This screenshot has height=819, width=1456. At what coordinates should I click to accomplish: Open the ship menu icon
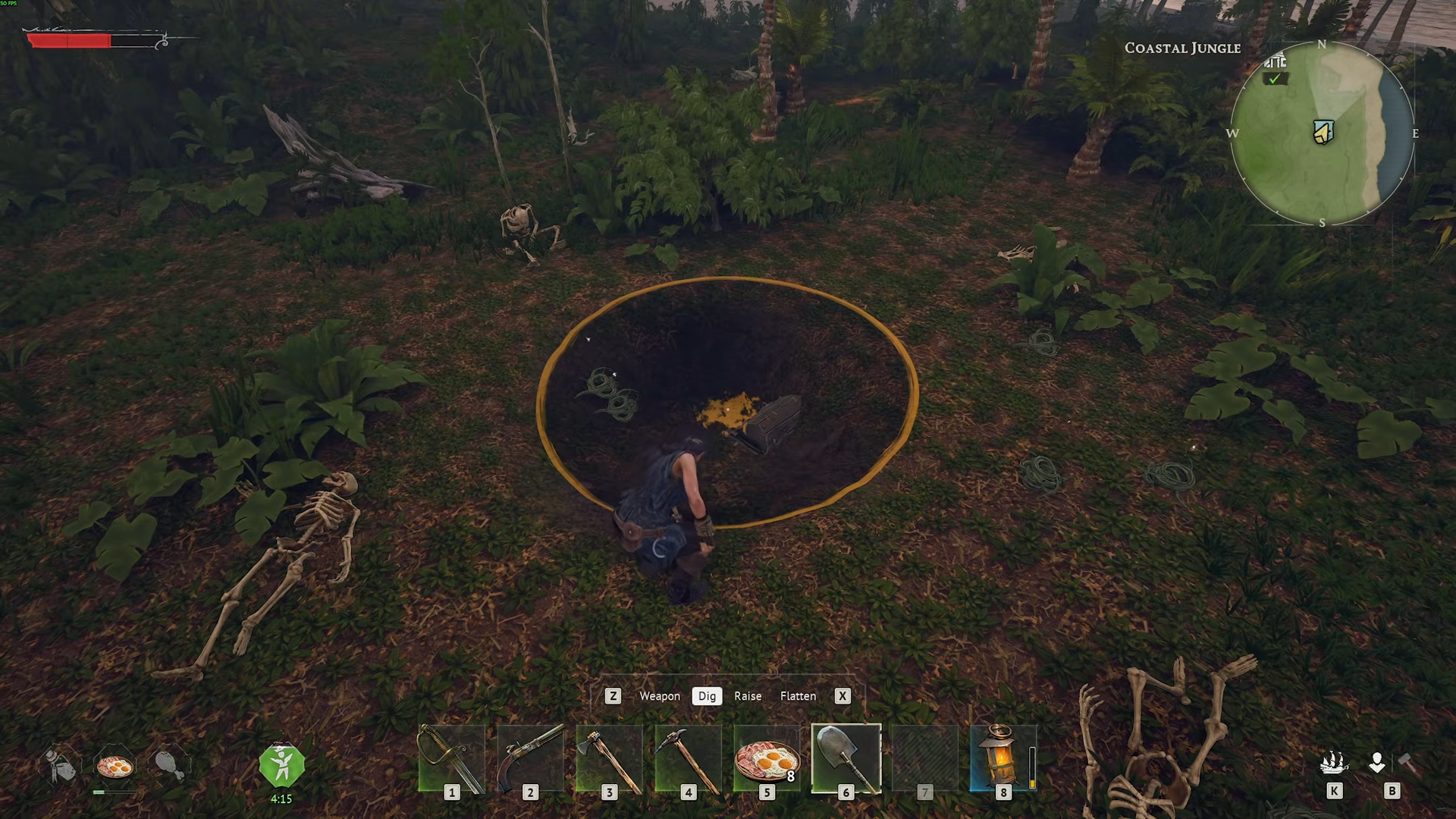coord(1334,764)
